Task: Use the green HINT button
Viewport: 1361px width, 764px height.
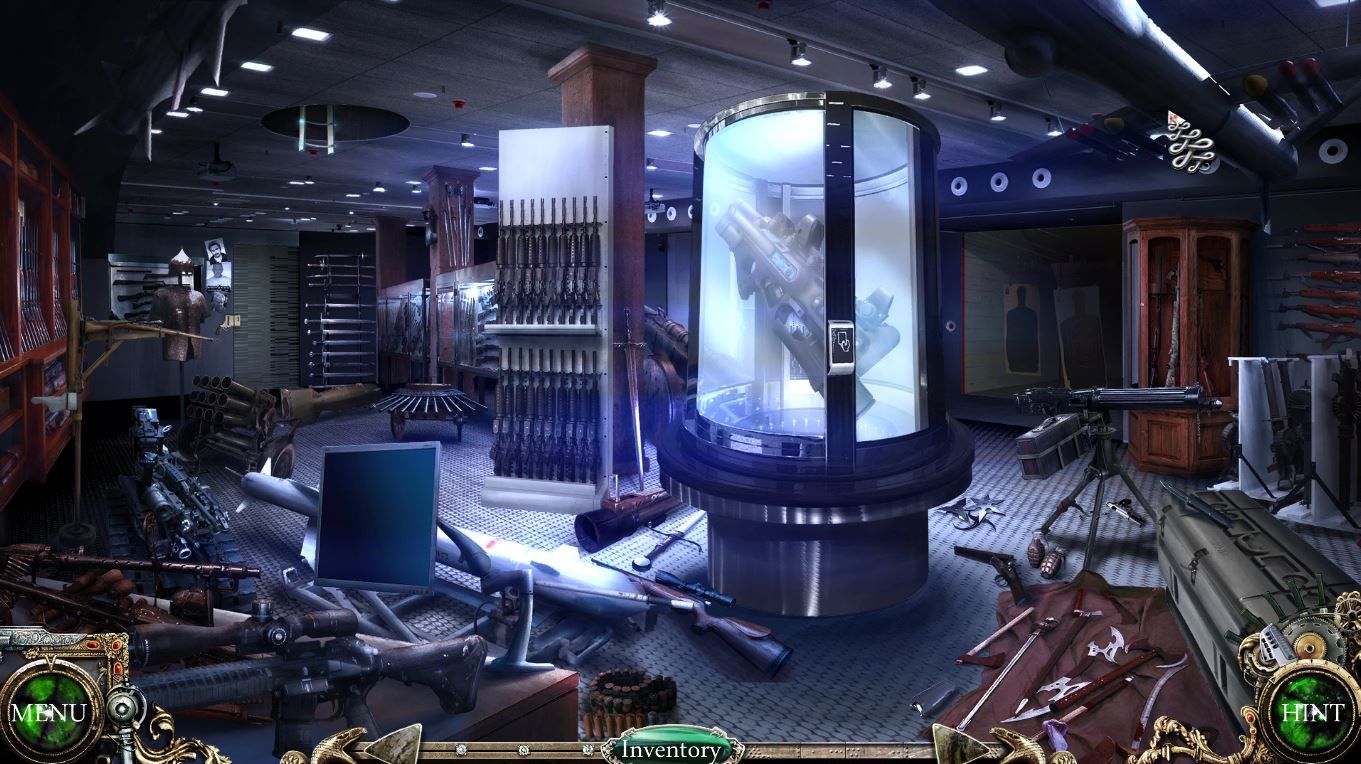Action: pyautogui.click(x=1311, y=713)
